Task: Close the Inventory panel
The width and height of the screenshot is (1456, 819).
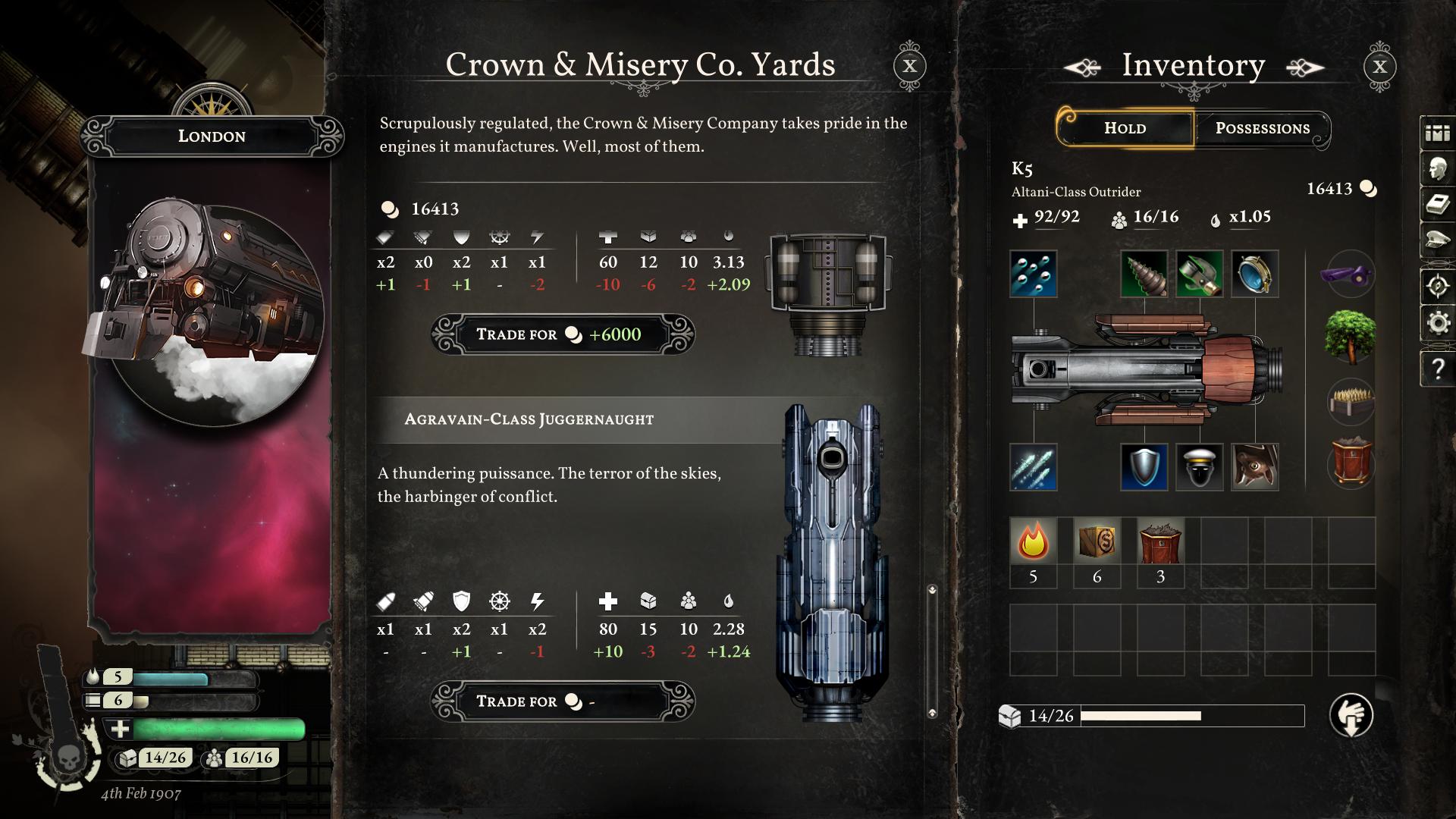Action: click(1379, 66)
